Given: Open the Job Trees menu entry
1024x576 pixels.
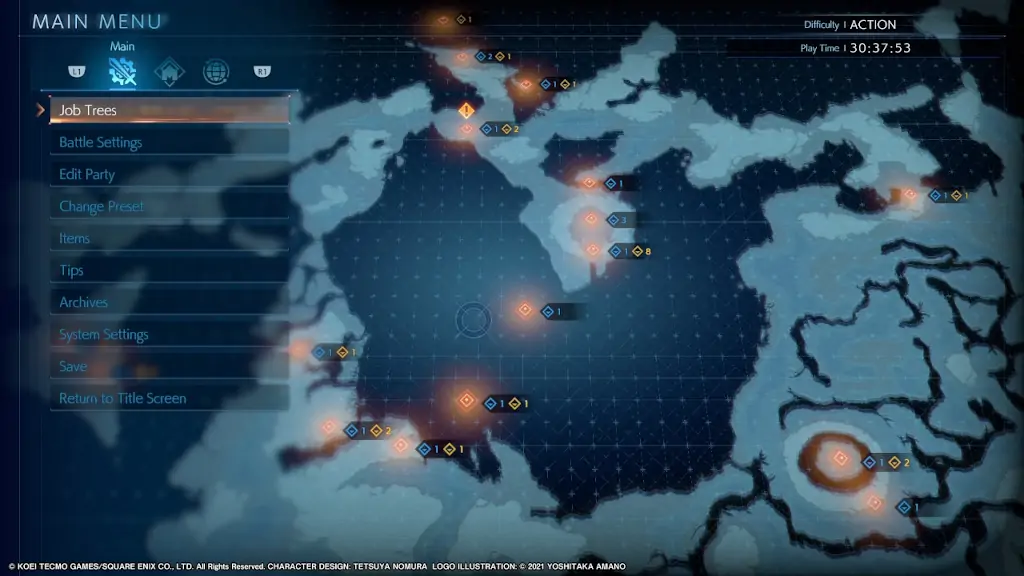Looking at the screenshot, I should pos(168,110).
